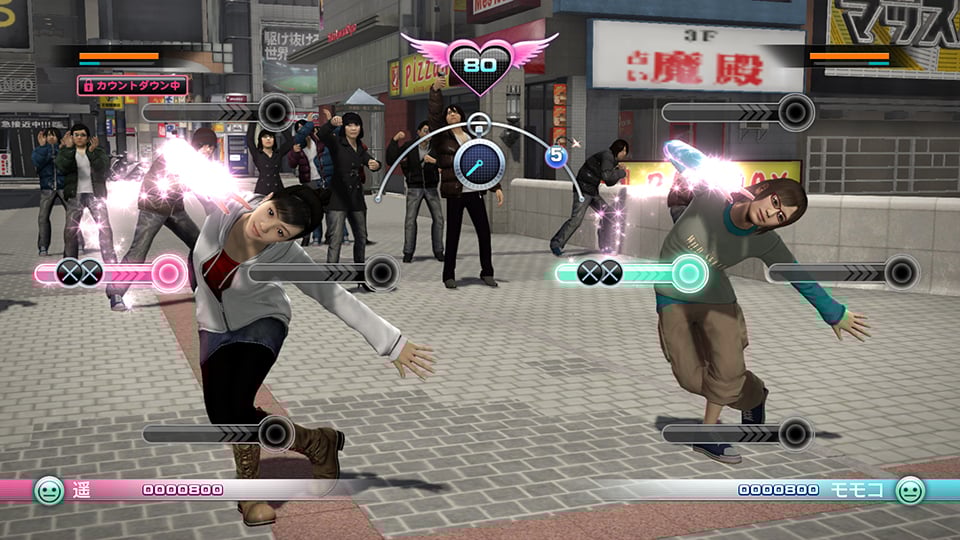Image resolution: width=960 pixels, height=540 pixels.
Task: Click the winged pink heart gauge
Action: (479, 63)
